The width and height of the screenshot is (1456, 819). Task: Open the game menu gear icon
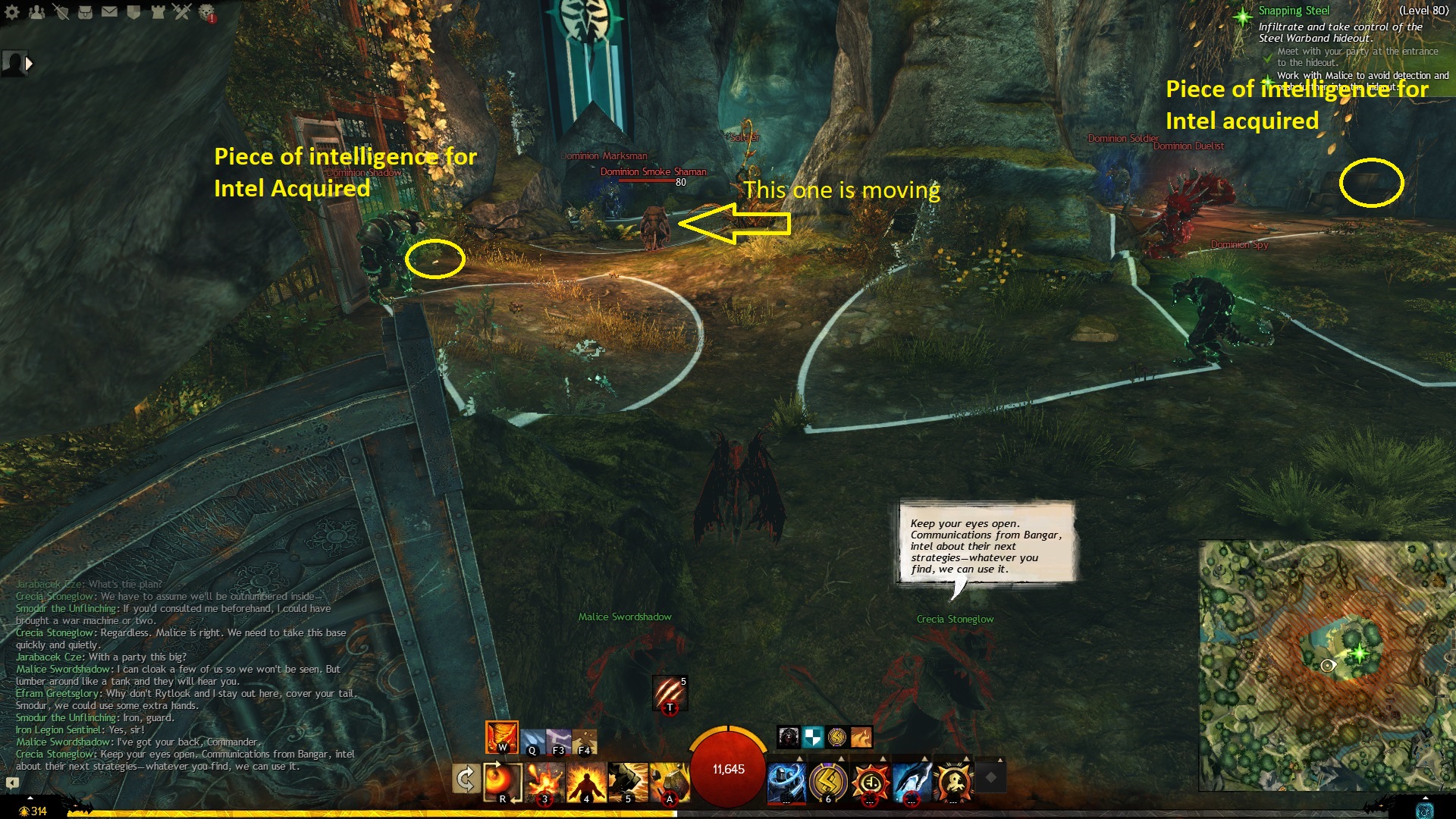[12, 12]
